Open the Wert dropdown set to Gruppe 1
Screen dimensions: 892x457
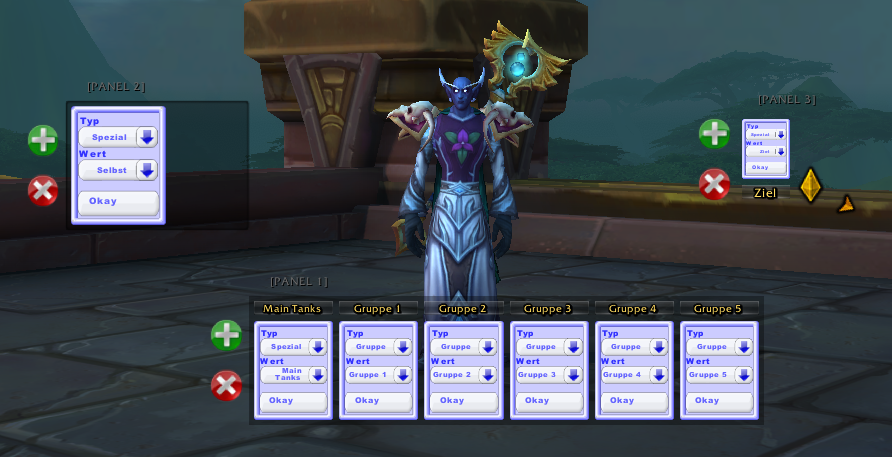[x=403, y=375]
